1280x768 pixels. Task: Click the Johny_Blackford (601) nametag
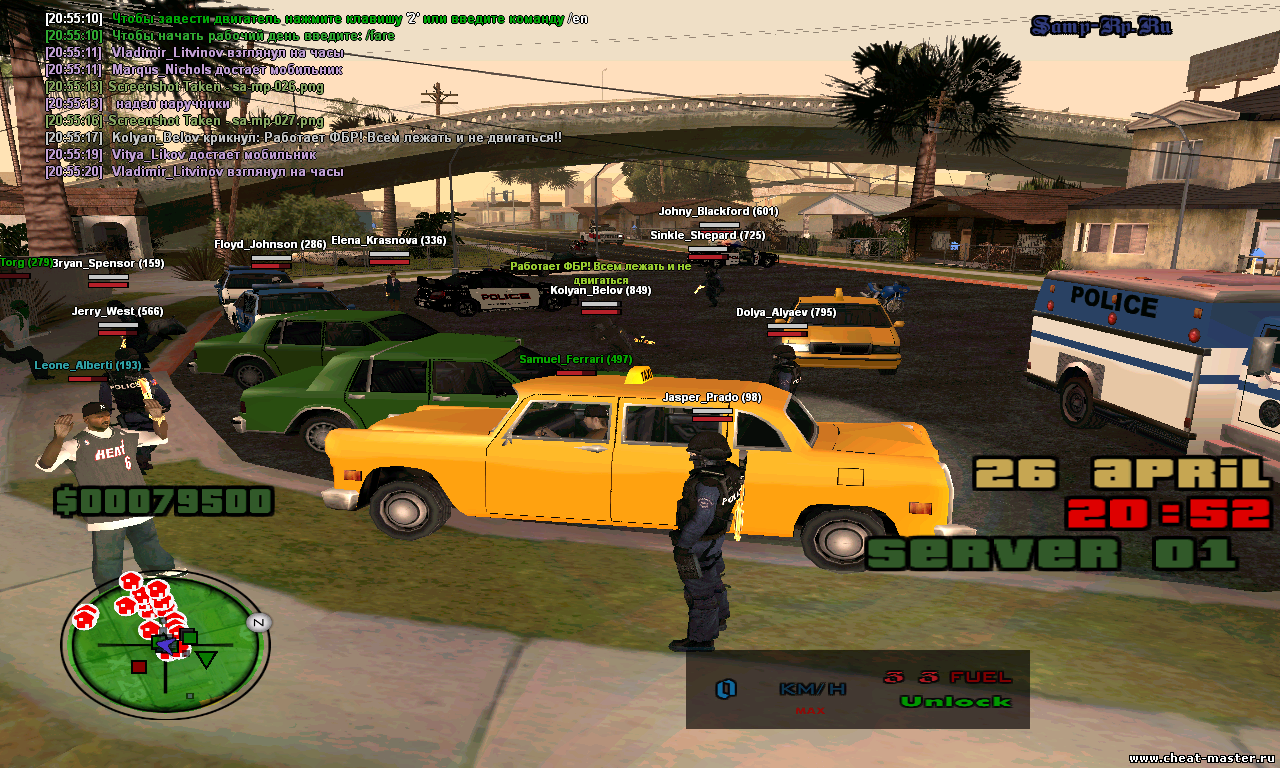(x=718, y=212)
